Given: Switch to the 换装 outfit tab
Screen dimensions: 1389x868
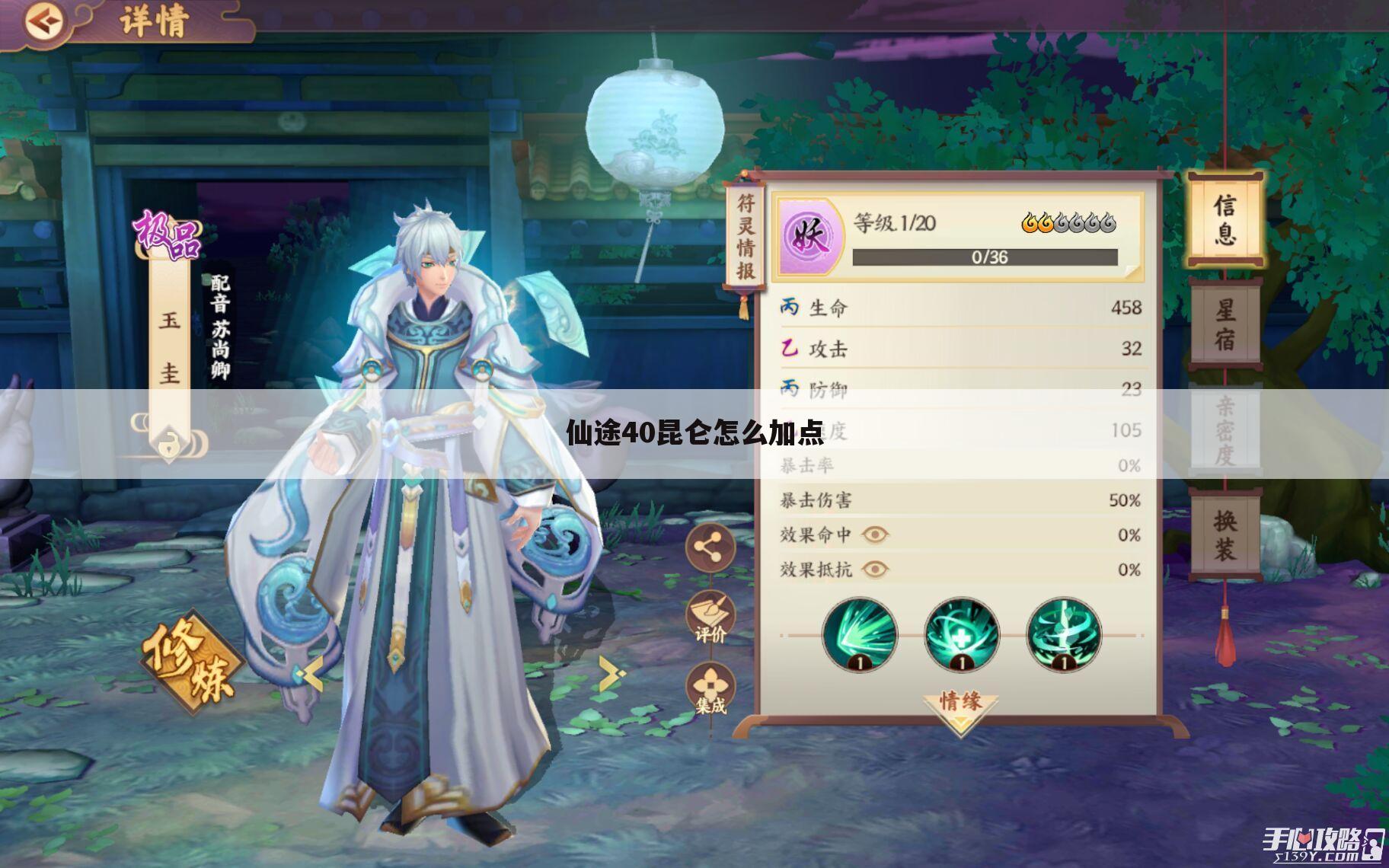Looking at the screenshot, I should point(1224,535).
